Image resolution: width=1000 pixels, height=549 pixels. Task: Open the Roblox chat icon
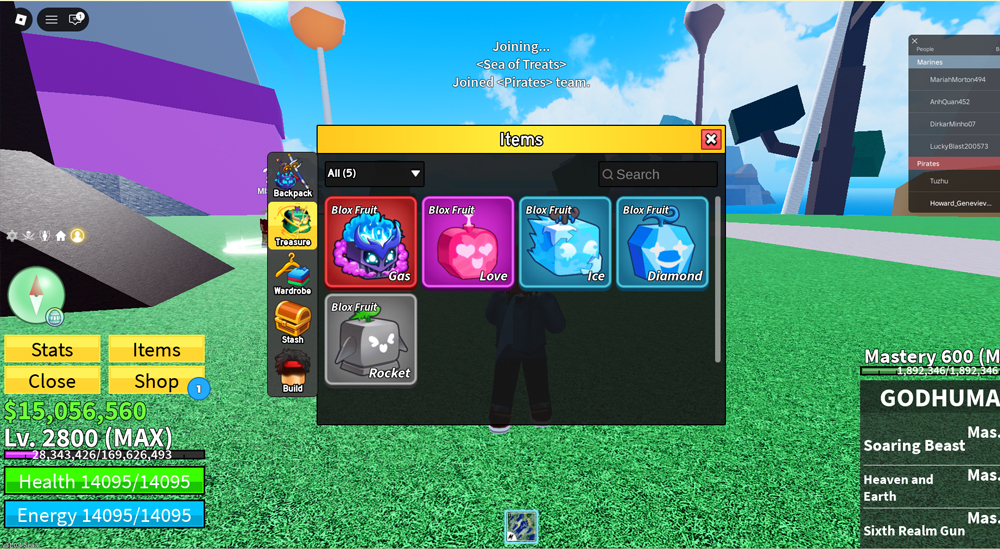(75, 19)
